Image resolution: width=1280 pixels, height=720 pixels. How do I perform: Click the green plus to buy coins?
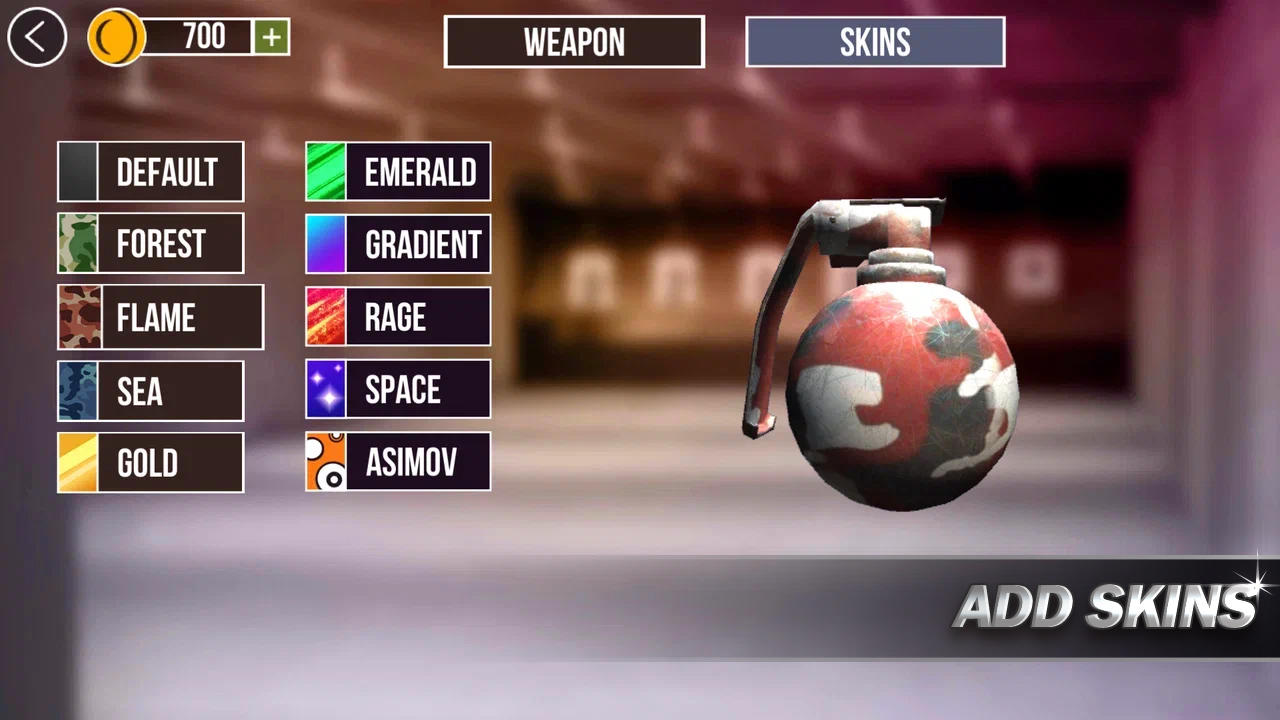(x=272, y=38)
